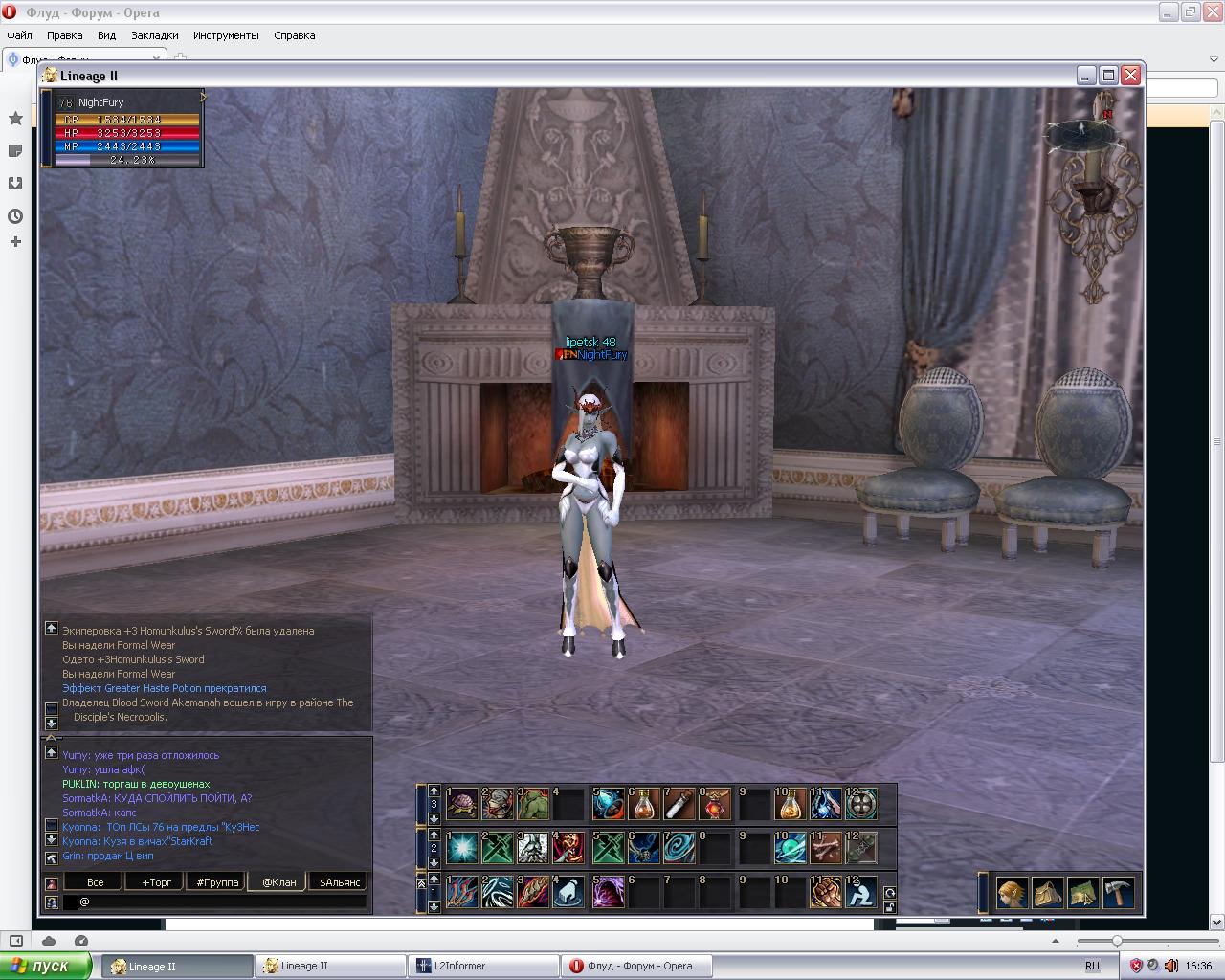Click the compass minimap radar
The height and width of the screenshot is (980, 1225).
1082,133
